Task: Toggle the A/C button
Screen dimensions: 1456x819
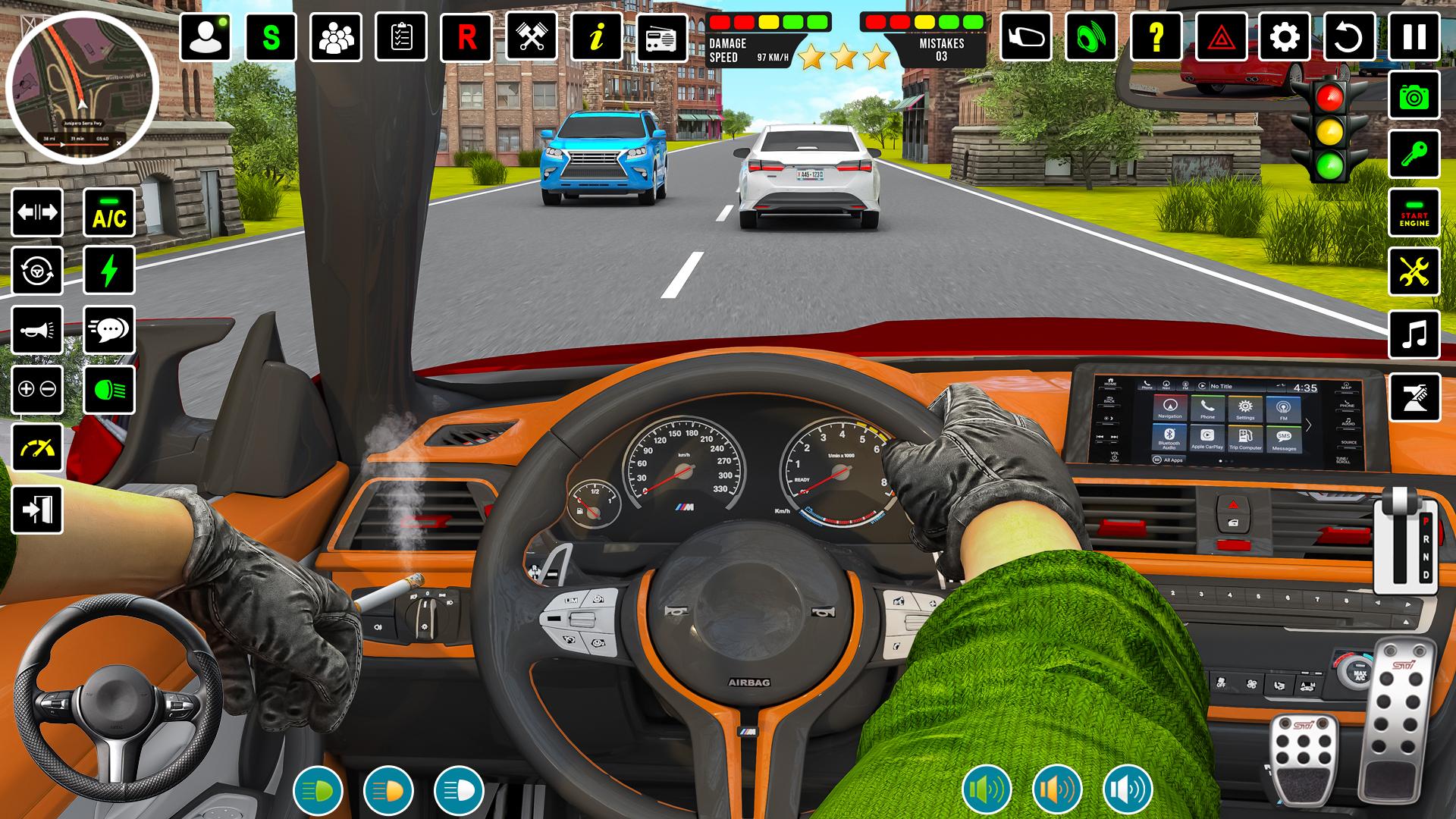Action: click(109, 213)
